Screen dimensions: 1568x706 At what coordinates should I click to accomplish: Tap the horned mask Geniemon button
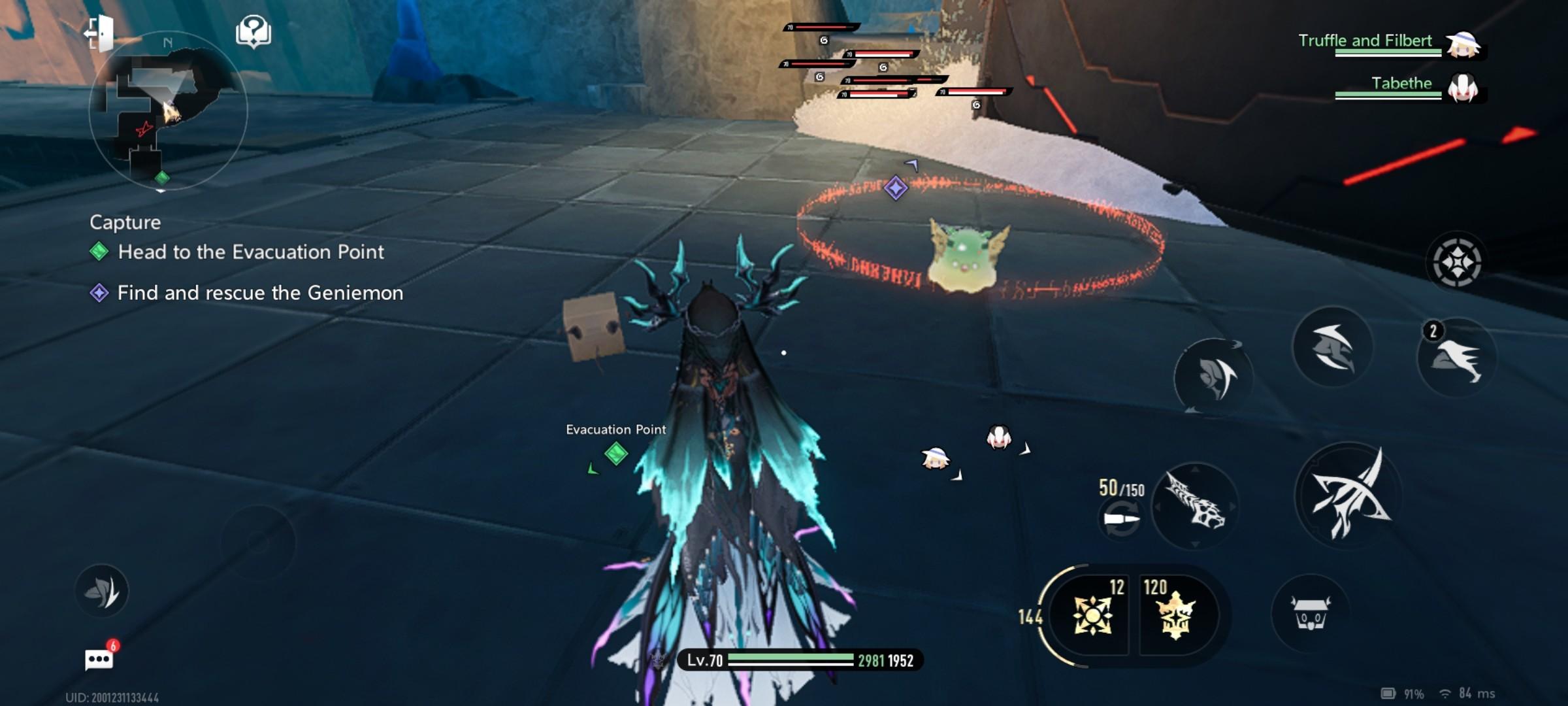(1310, 613)
